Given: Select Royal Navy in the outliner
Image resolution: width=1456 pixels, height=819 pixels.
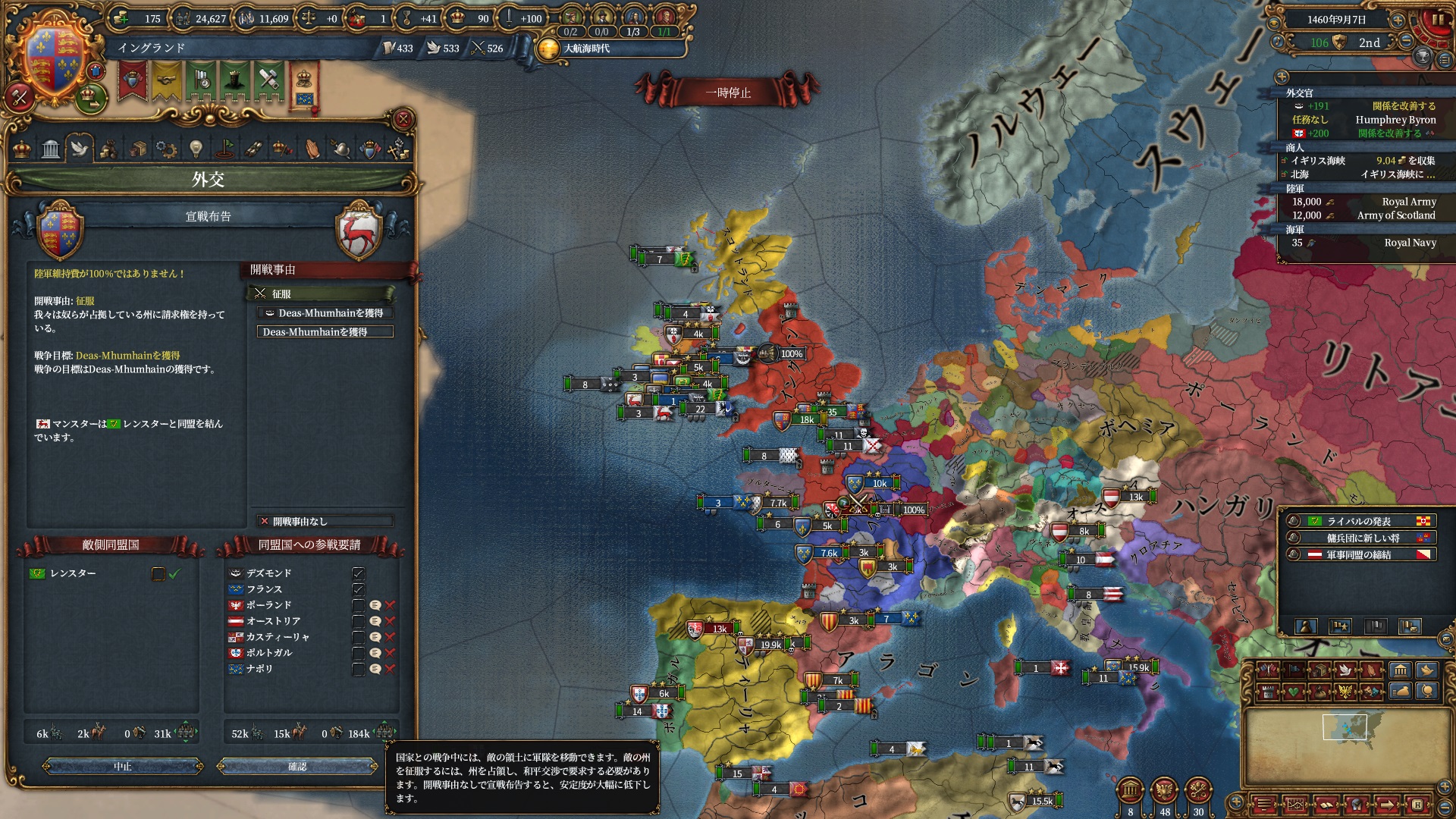Looking at the screenshot, I should (x=1410, y=243).
